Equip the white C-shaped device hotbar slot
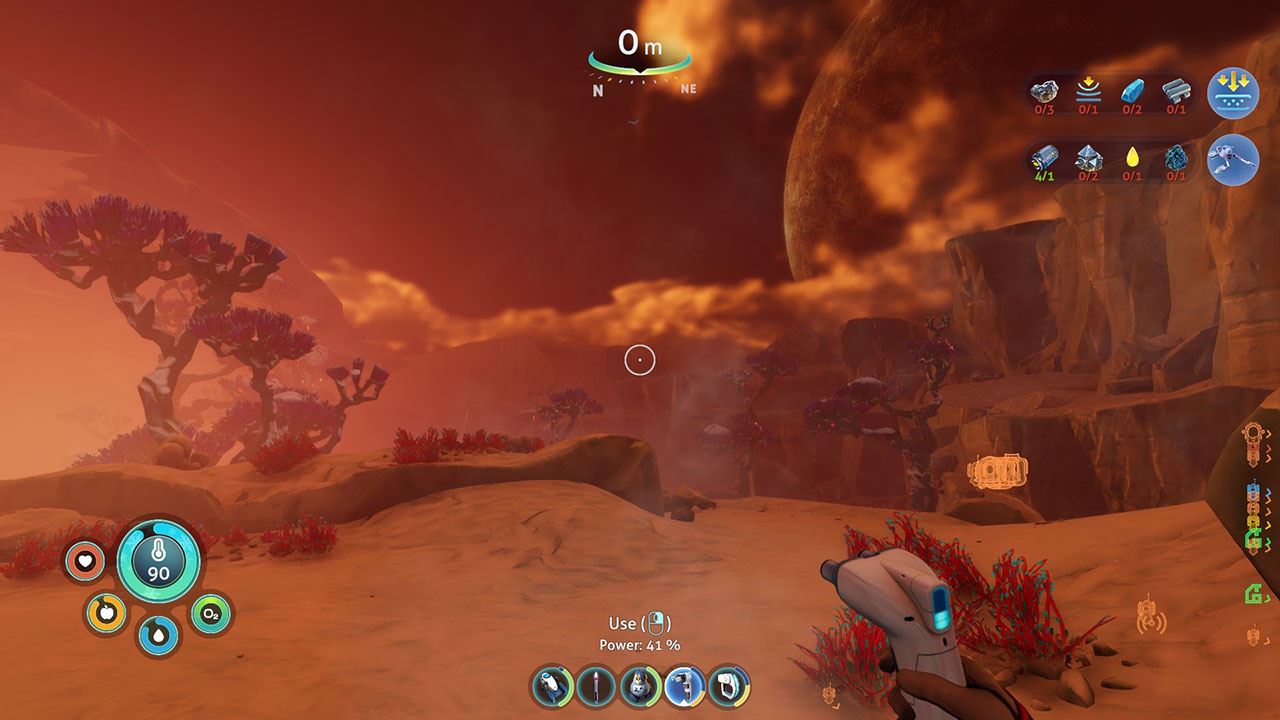 (729, 686)
